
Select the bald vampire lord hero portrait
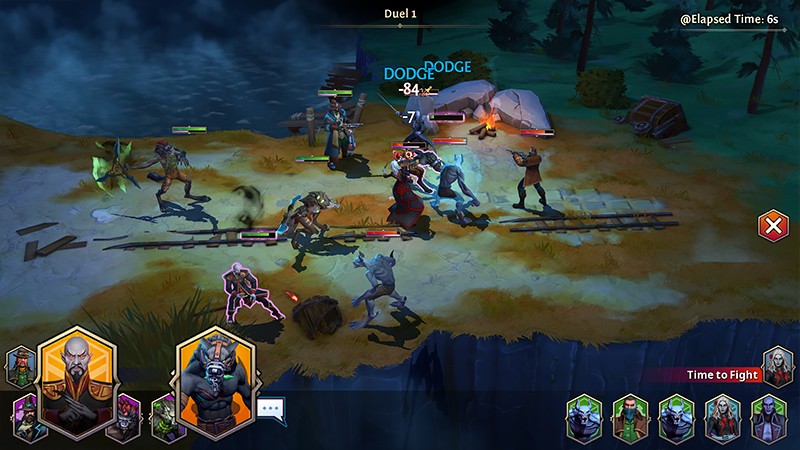(x=77, y=380)
